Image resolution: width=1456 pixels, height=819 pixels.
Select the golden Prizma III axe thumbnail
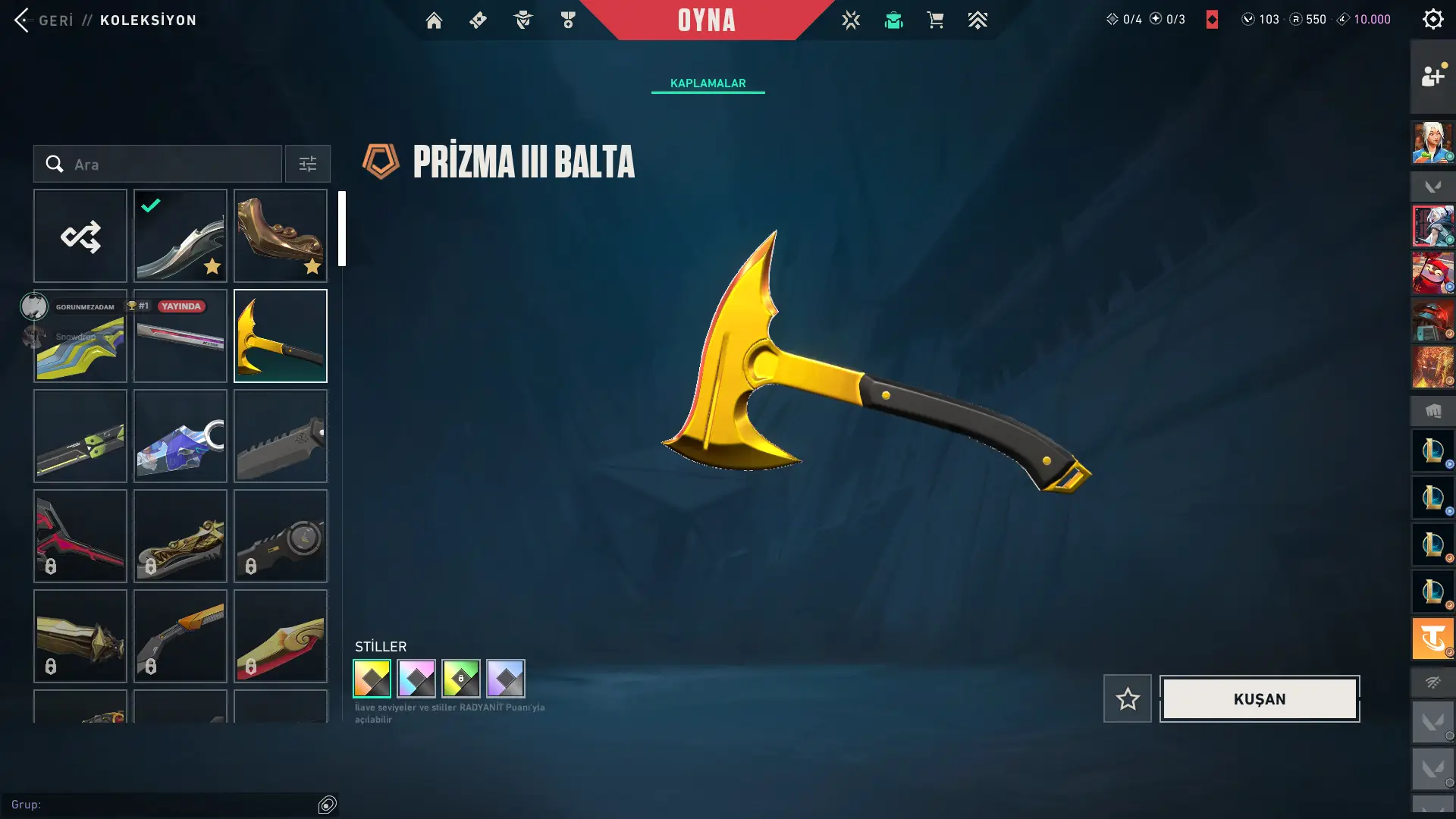point(281,336)
